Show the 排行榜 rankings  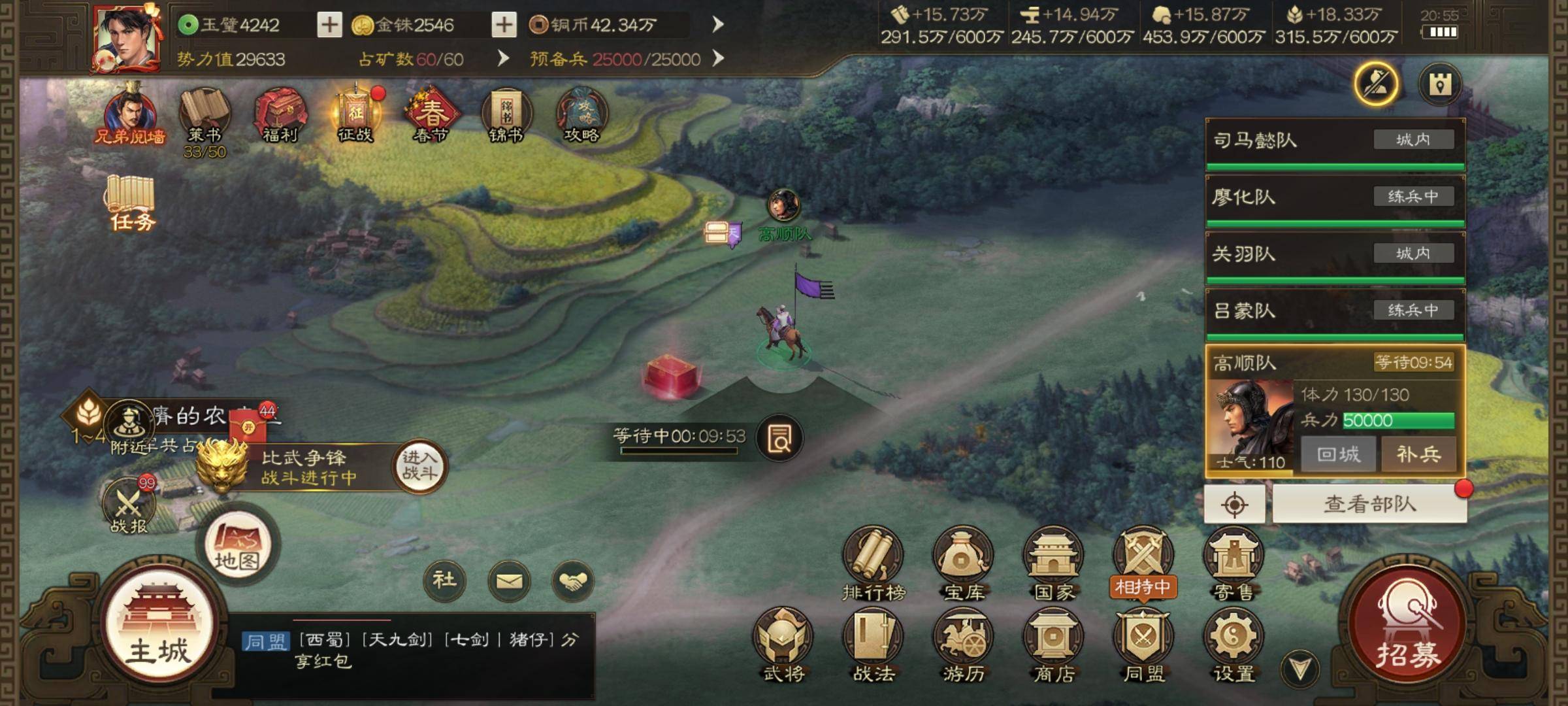coord(874,563)
